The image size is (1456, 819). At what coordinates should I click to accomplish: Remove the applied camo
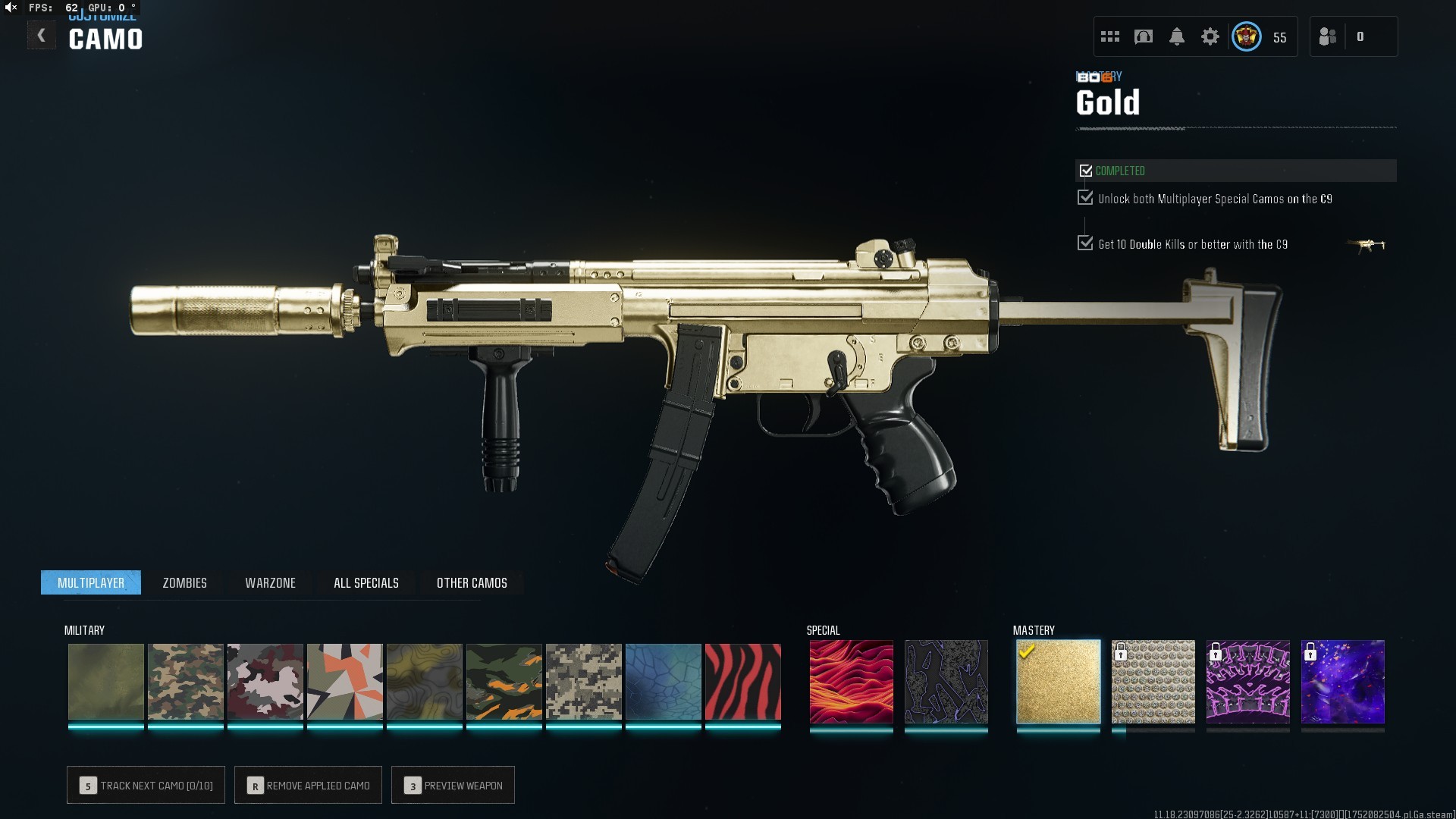(x=308, y=785)
